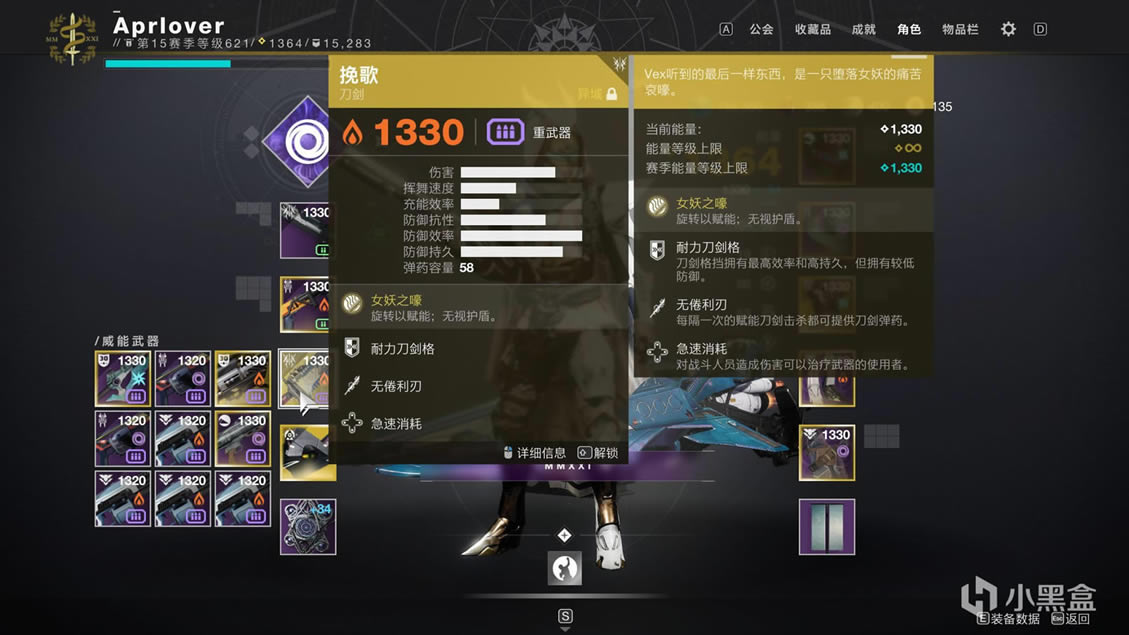The height and width of the screenshot is (635, 1129).
Task: Pick the void 1330 power weapon
Action: point(243,438)
